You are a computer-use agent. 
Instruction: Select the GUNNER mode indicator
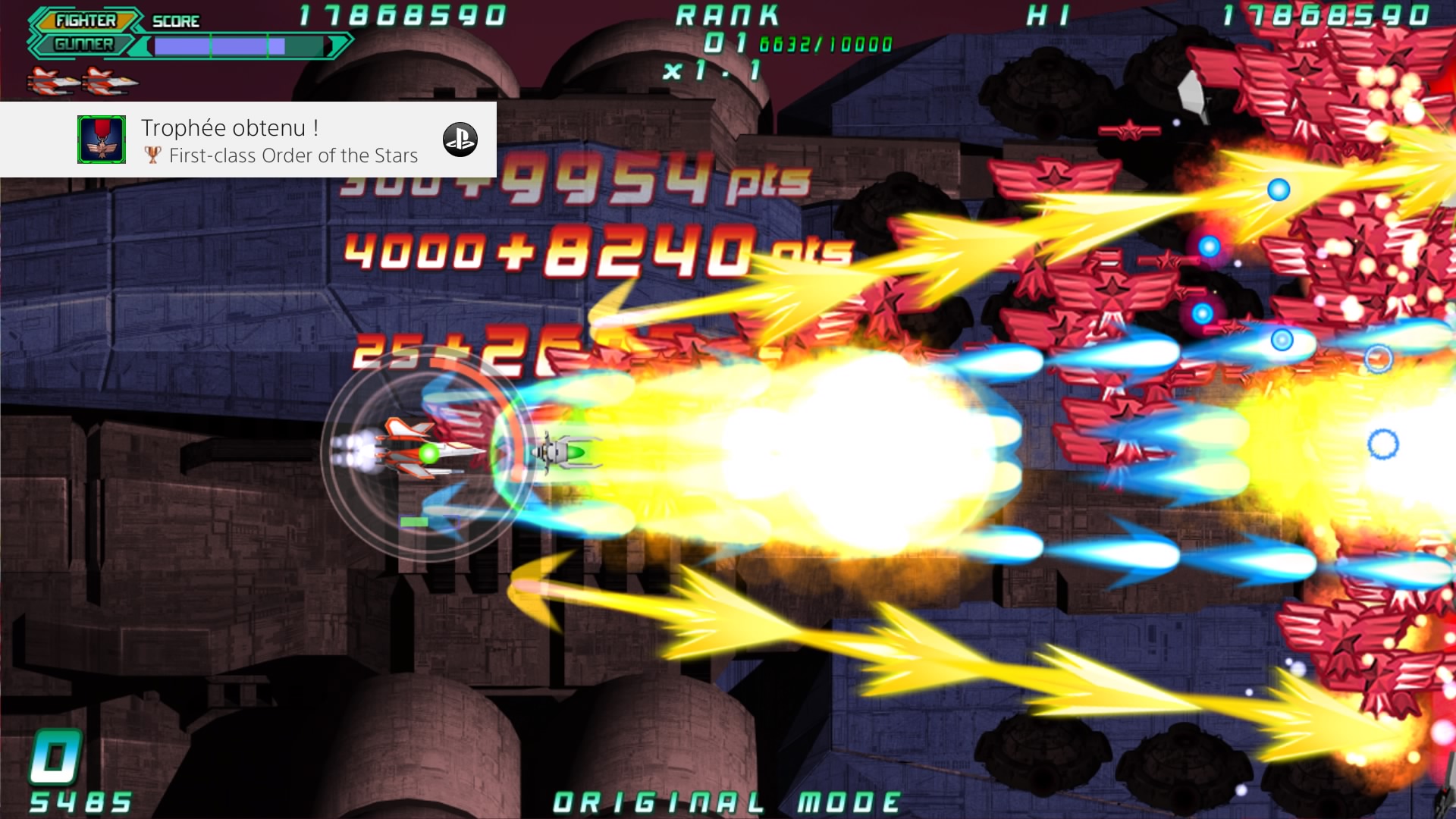pos(83,45)
